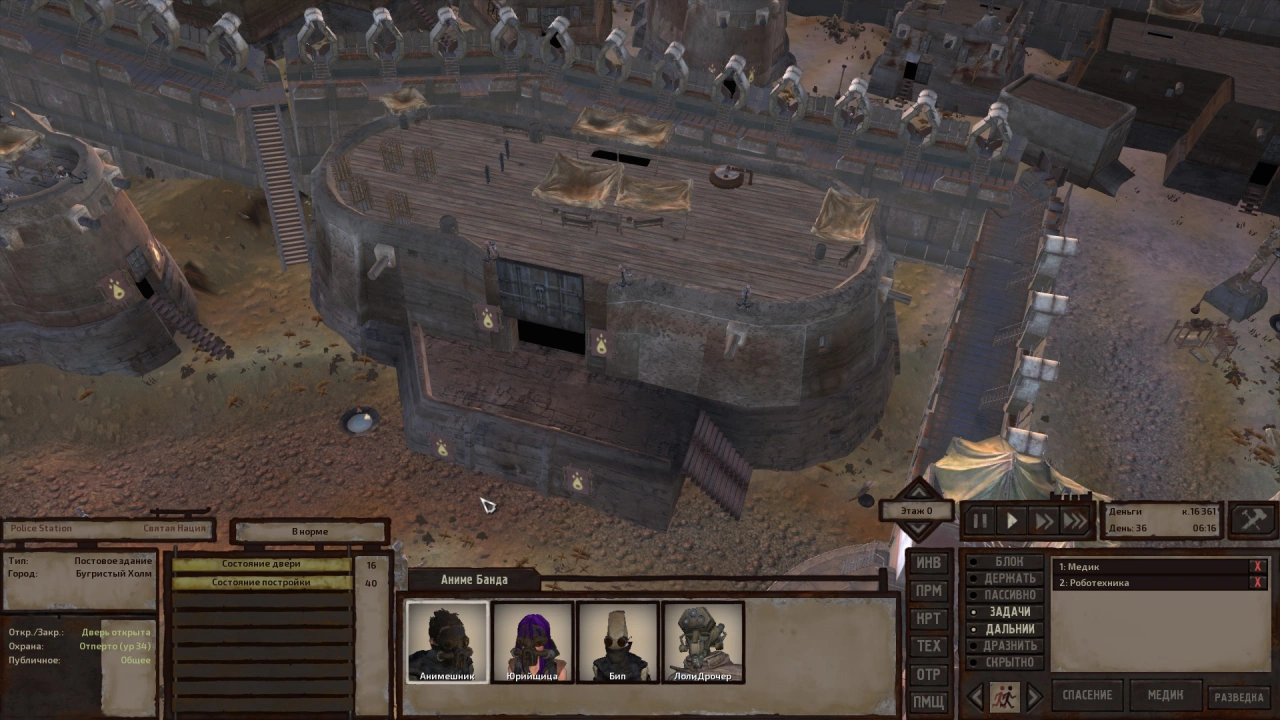
Task: Open the ИНВ inventory panel
Action: click(x=929, y=563)
